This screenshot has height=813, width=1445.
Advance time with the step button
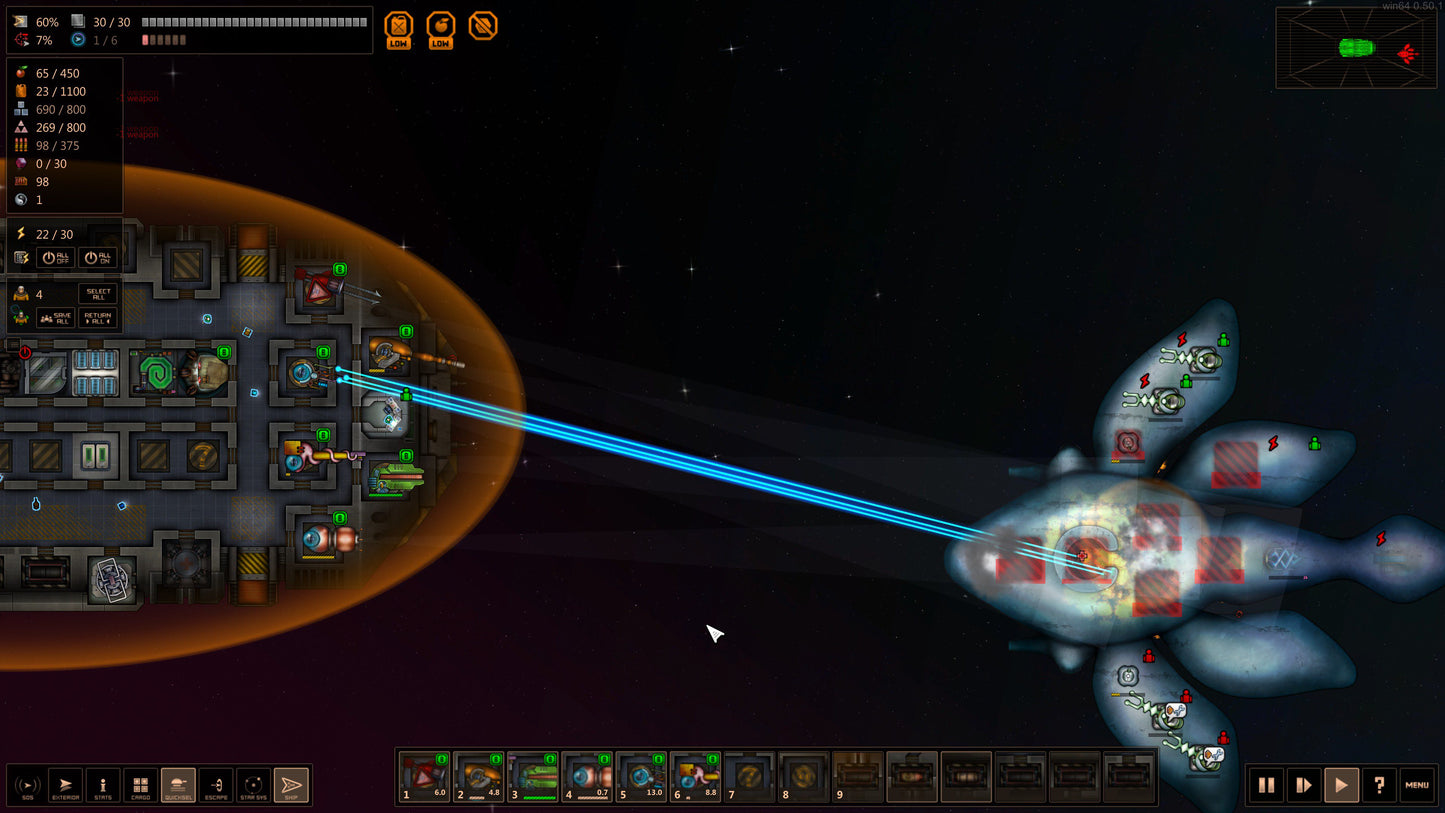(1304, 785)
